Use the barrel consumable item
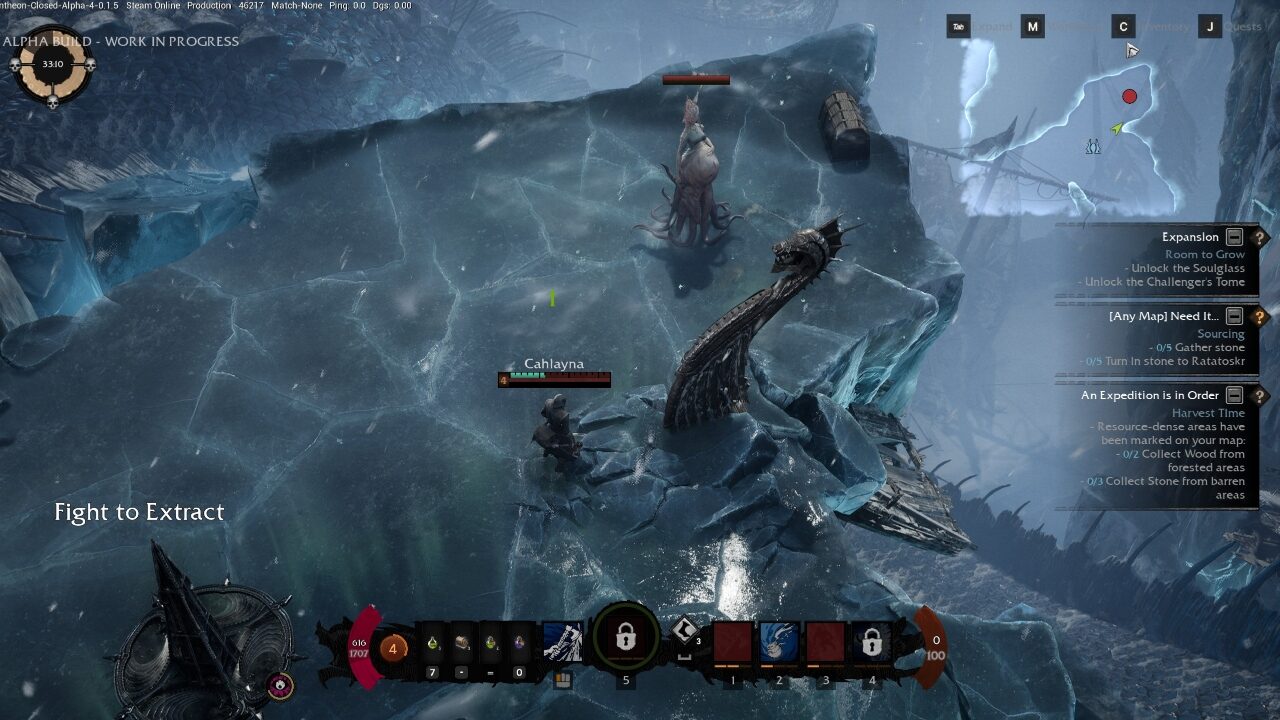Viewport: 1280px width, 720px height. coord(461,643)
